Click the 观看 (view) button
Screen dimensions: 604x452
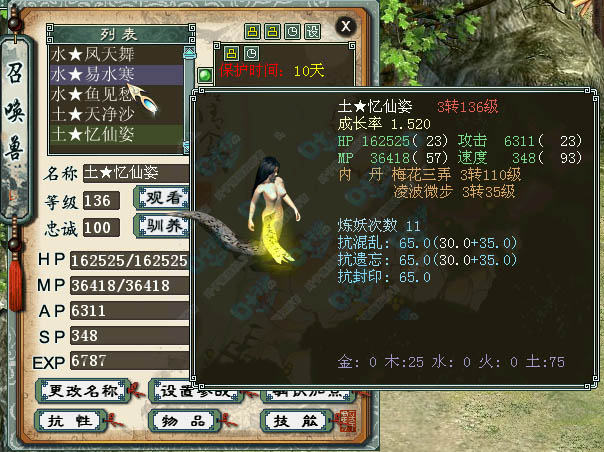point(160,198)
